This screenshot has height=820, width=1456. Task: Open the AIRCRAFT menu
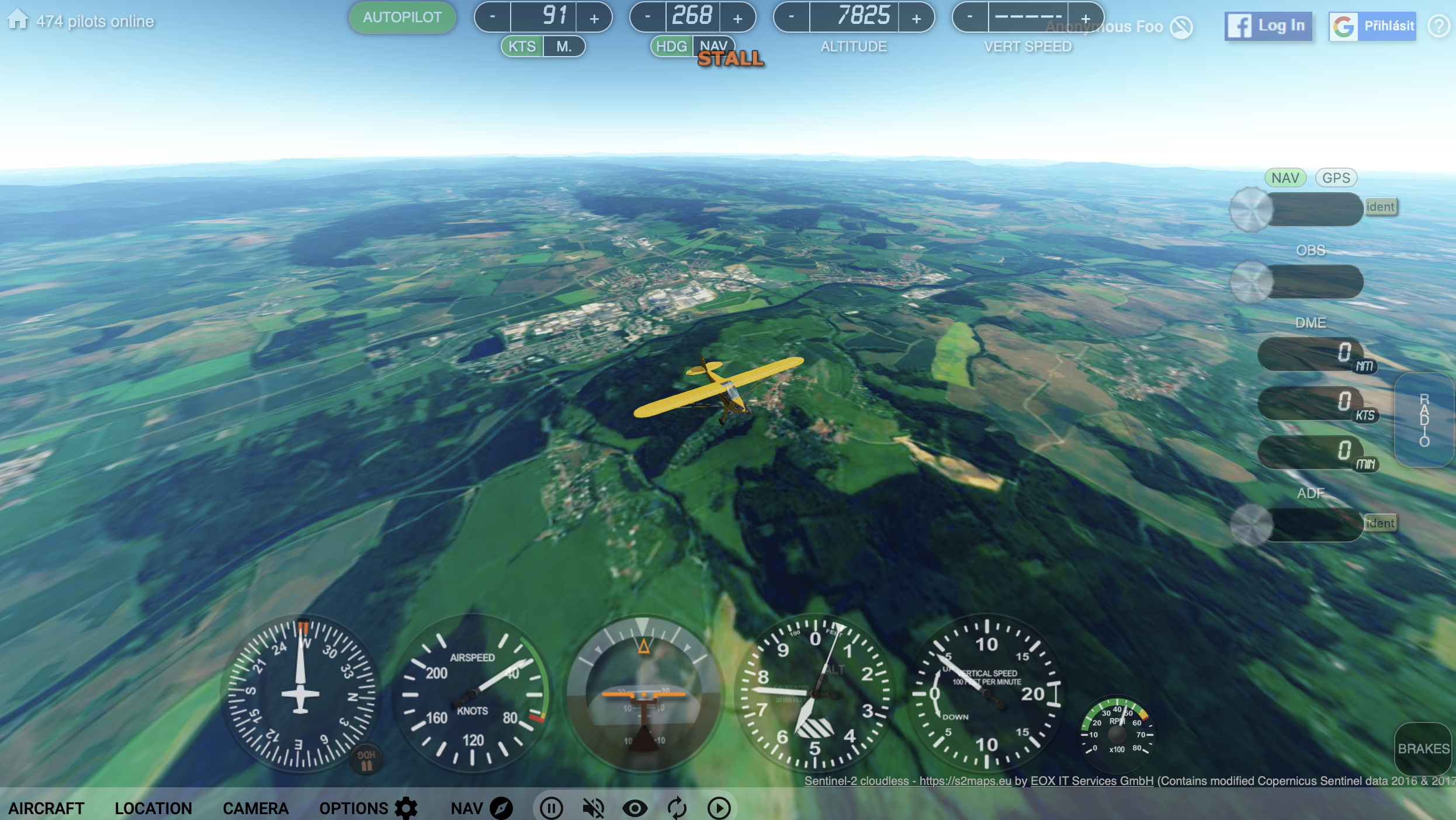46,808
